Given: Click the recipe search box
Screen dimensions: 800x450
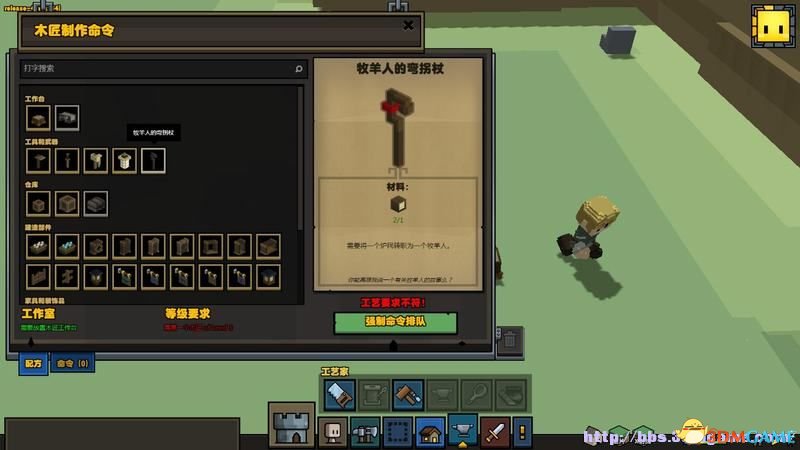Looking at the screenshot, I should click(160, 69).
